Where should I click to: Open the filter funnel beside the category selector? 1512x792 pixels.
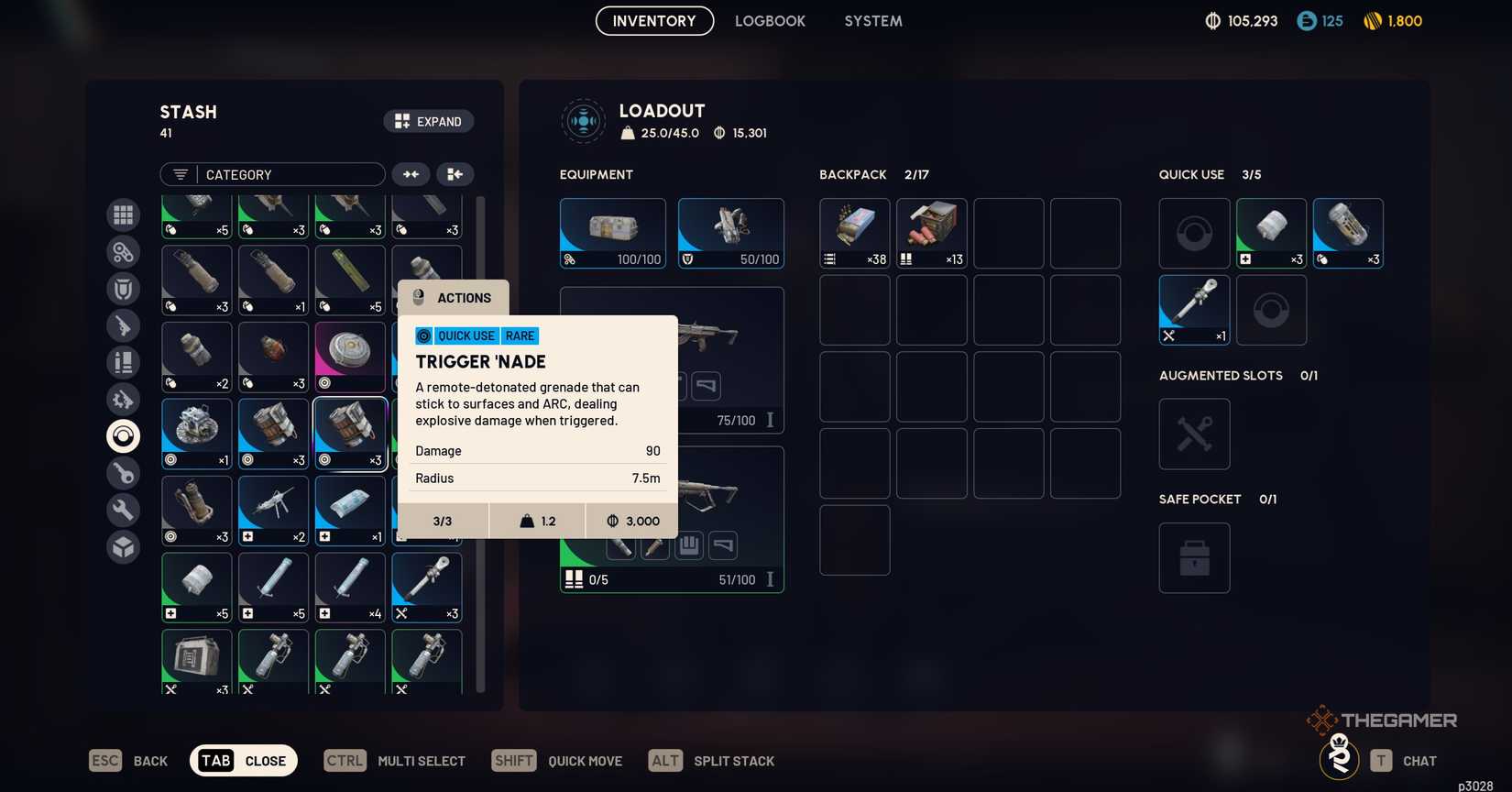point(178,174)
